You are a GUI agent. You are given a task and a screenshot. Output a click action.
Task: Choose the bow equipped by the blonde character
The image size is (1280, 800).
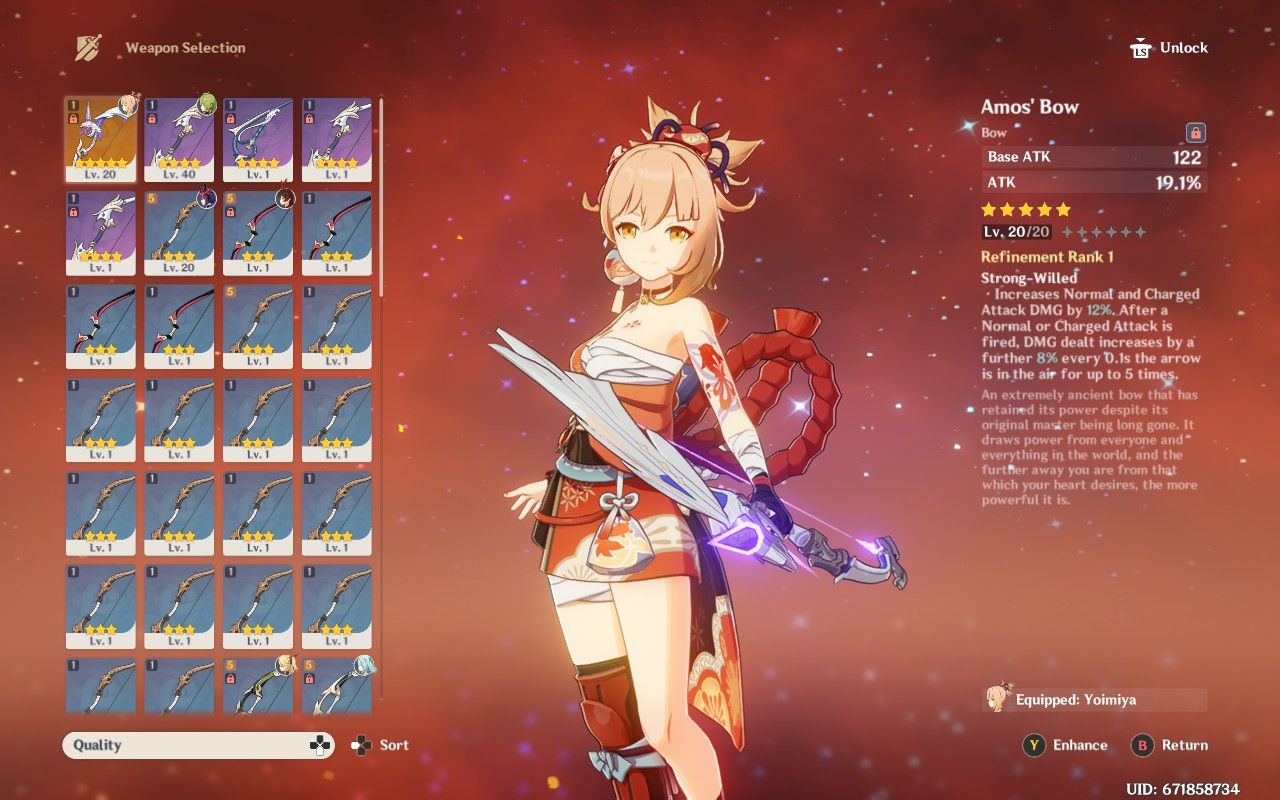[x=258, y=686]
